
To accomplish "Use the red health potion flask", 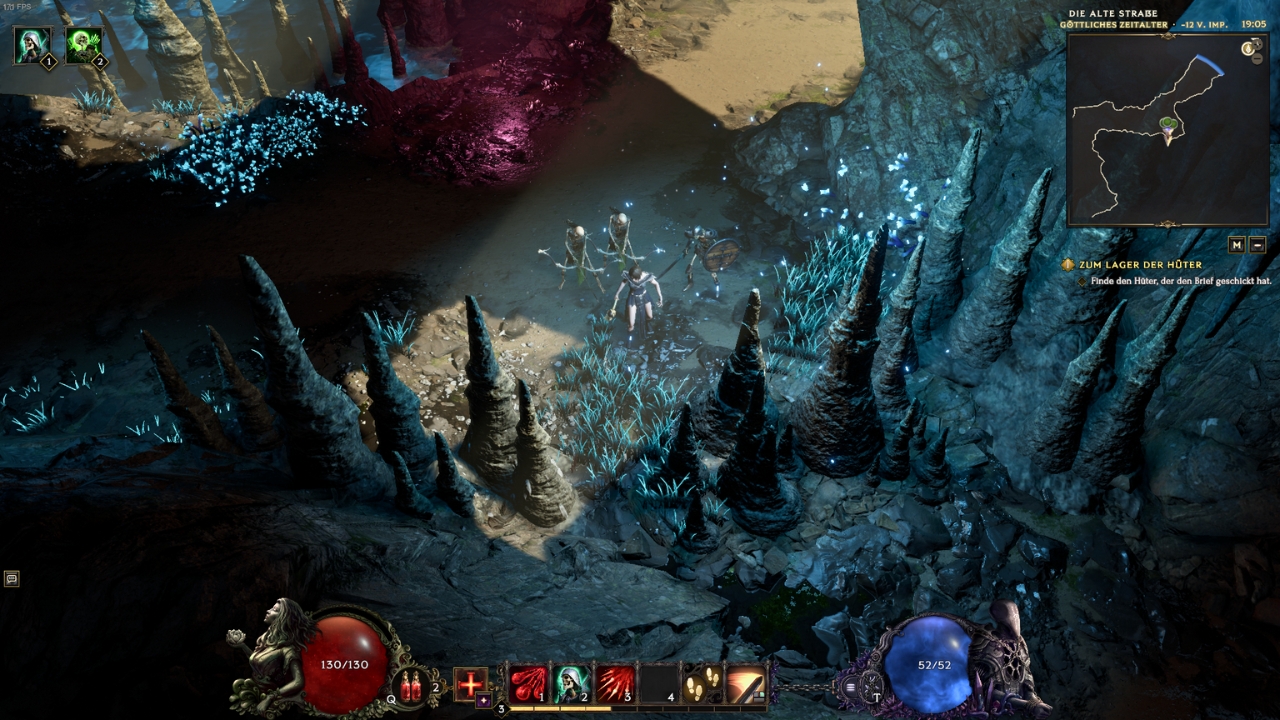I will pos(412,686).
